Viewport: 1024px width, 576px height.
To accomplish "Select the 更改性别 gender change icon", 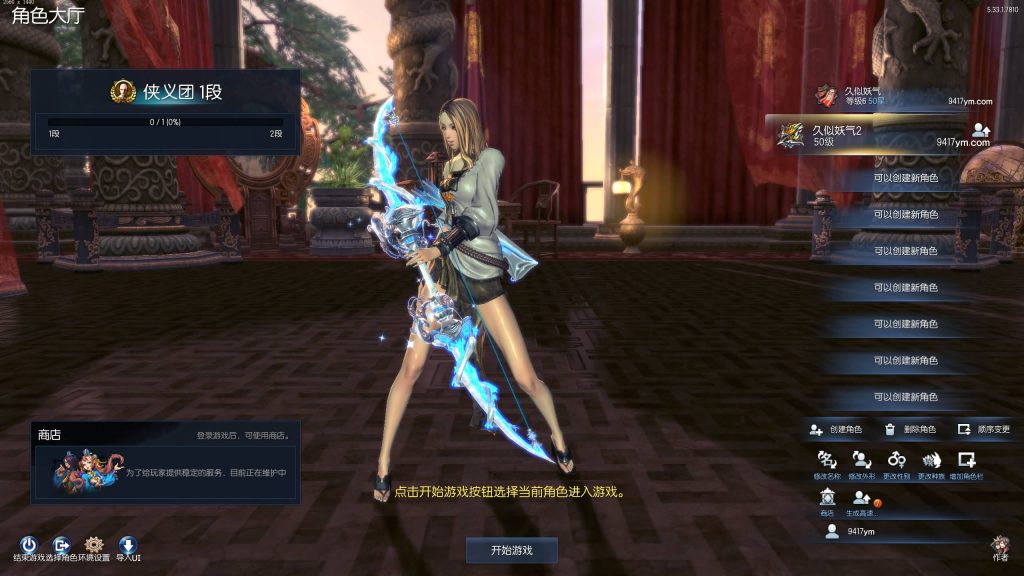I will 897,461.
